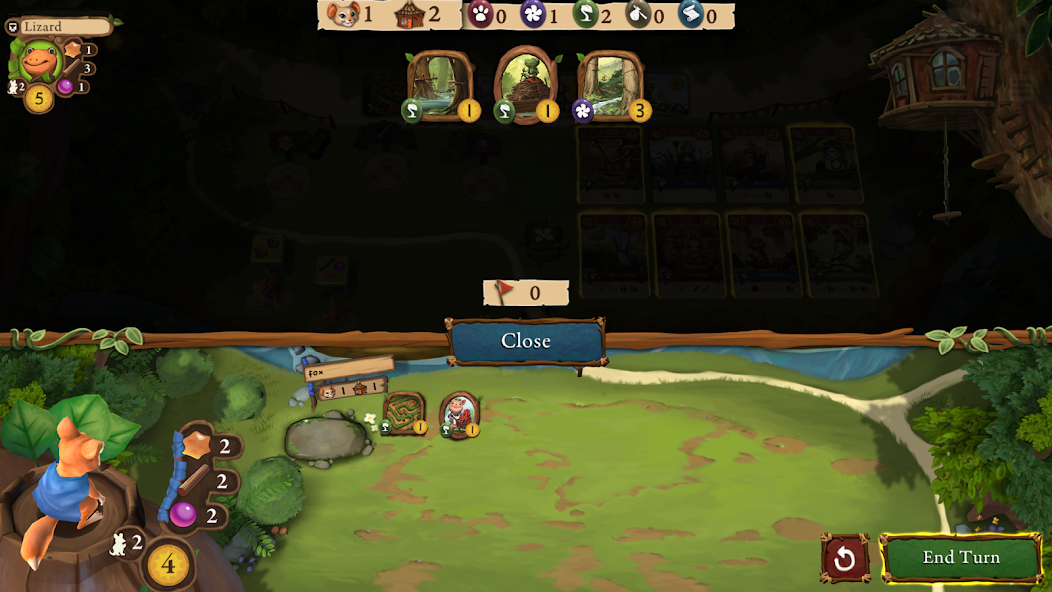End the current turn
The width and height of the screenshot is (1052, 592).
click(x=961, y=558)
